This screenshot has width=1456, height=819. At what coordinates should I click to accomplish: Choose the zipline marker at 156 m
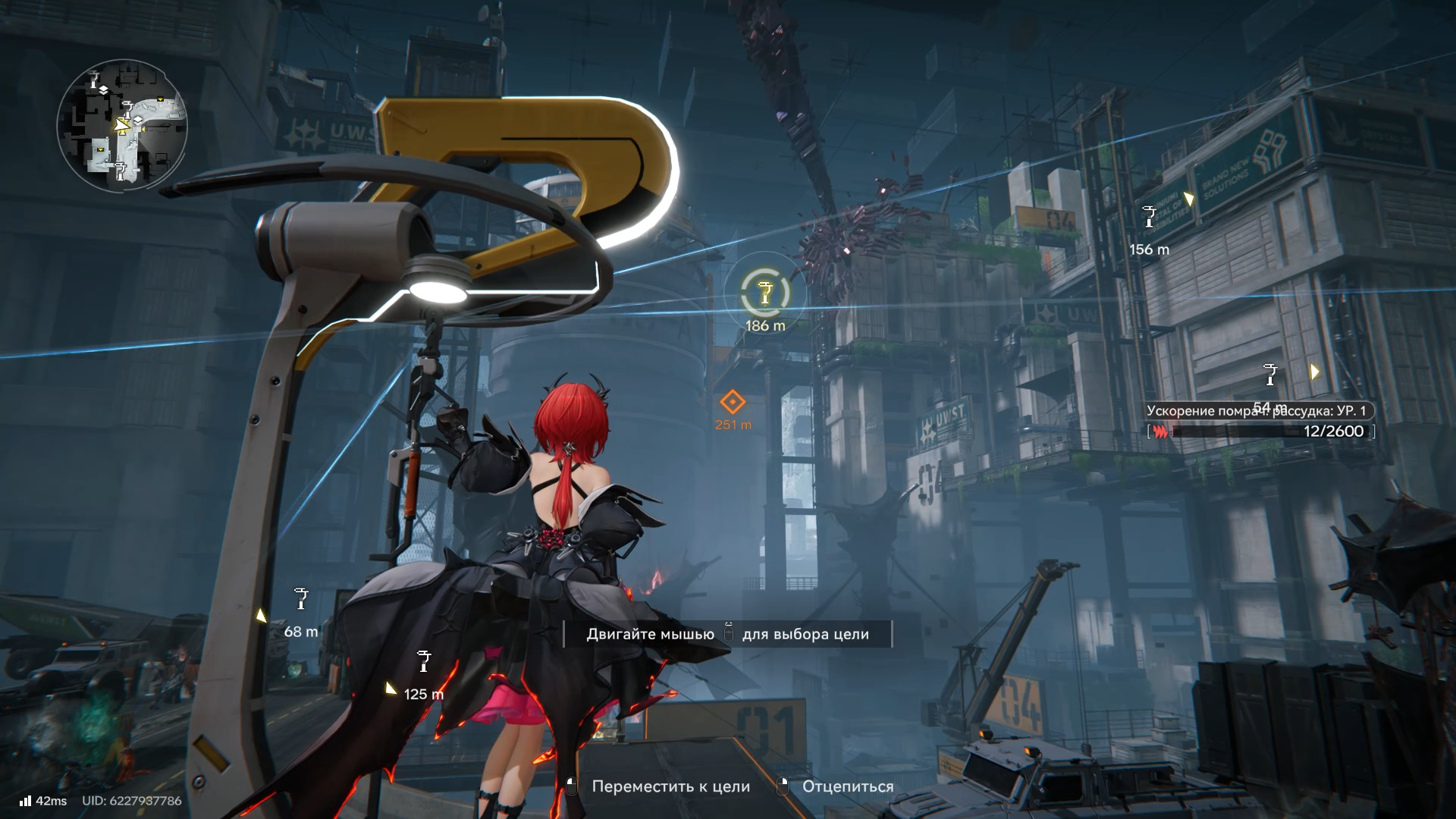pyautogui.click(x=1149, y=217)
